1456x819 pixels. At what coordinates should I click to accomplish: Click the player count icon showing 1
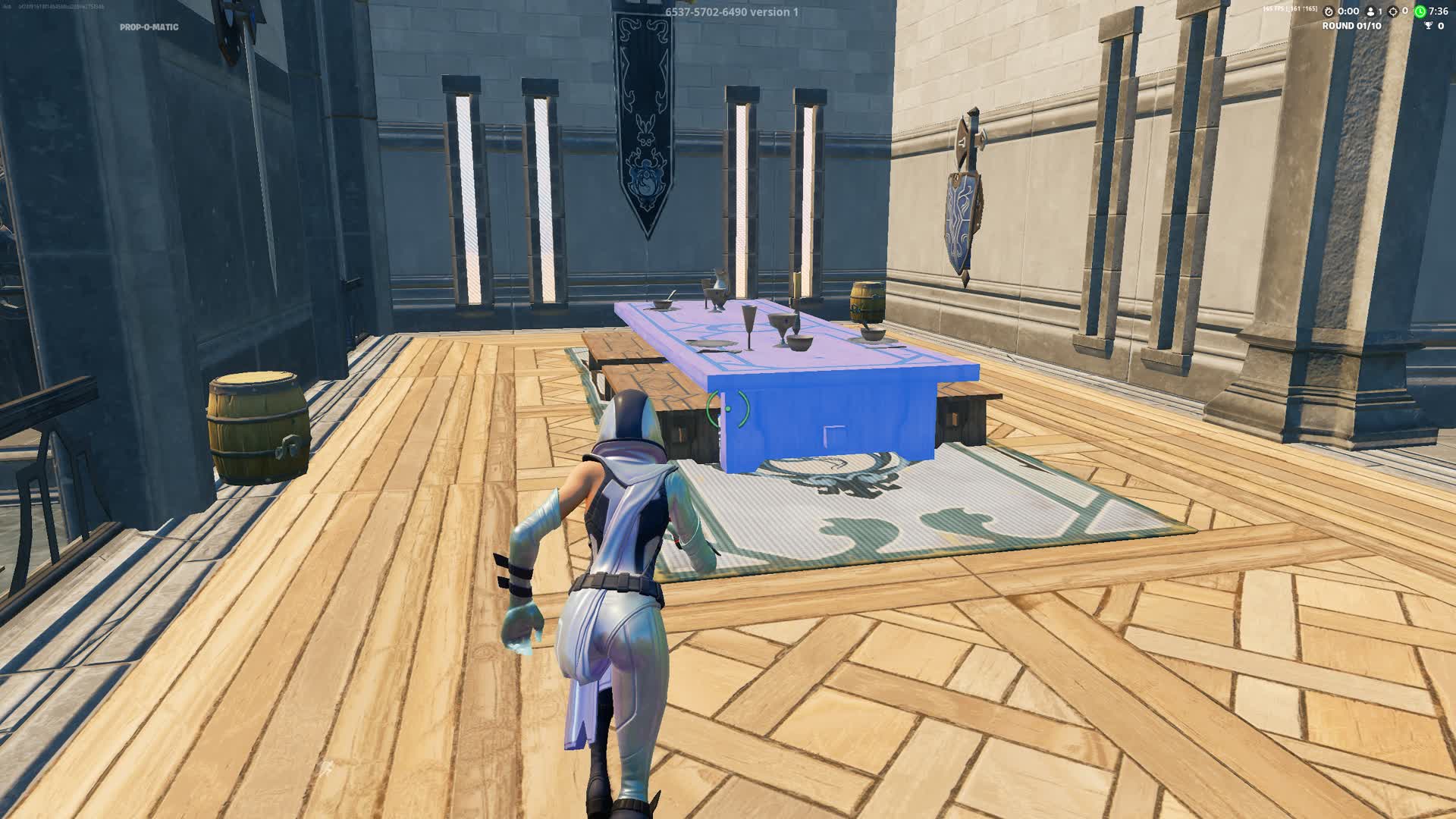(1371, 12)
